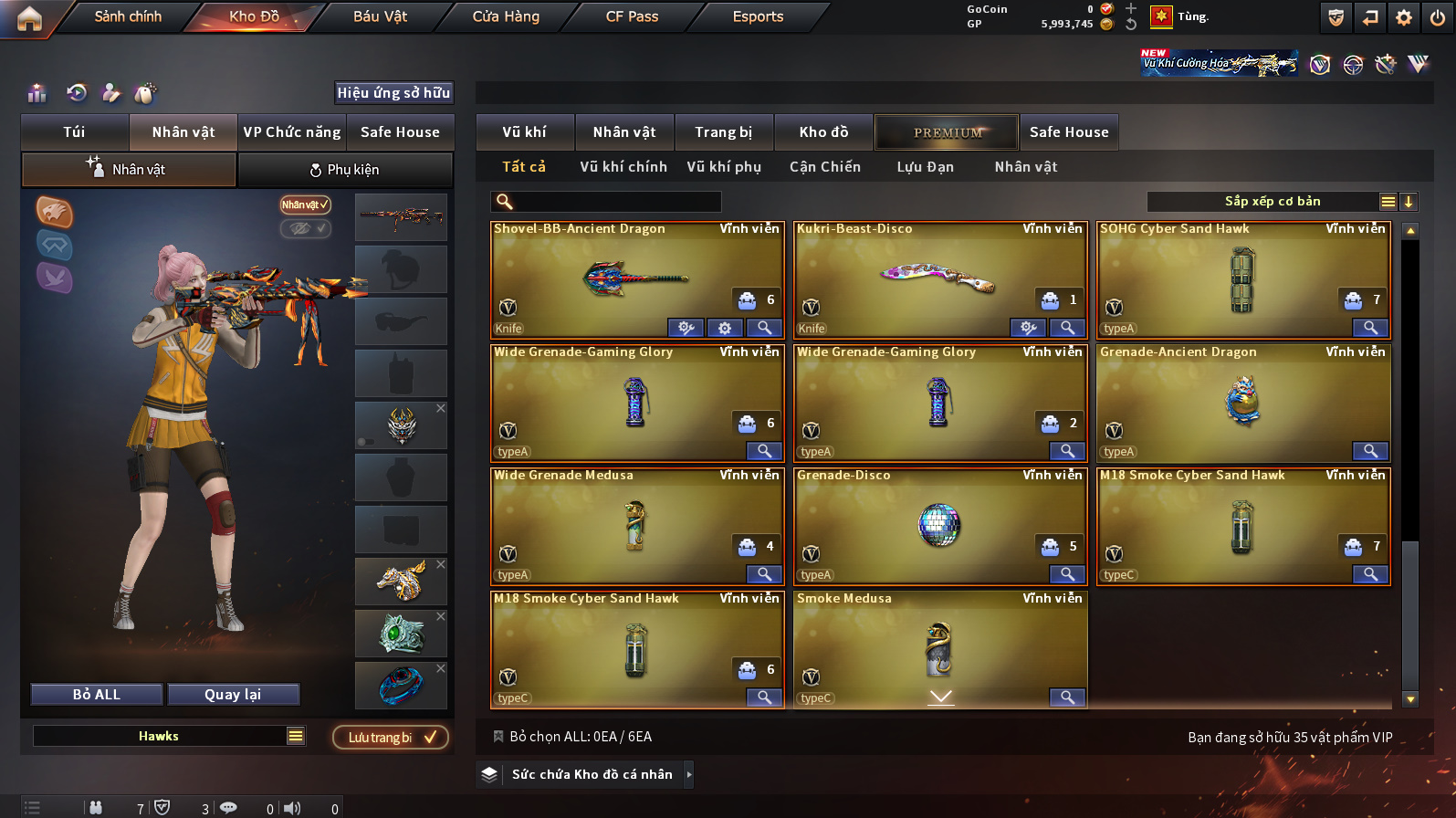Screen dimensions: 1456x818
Task: Click the power exit button
Action: click(1438, 17)
